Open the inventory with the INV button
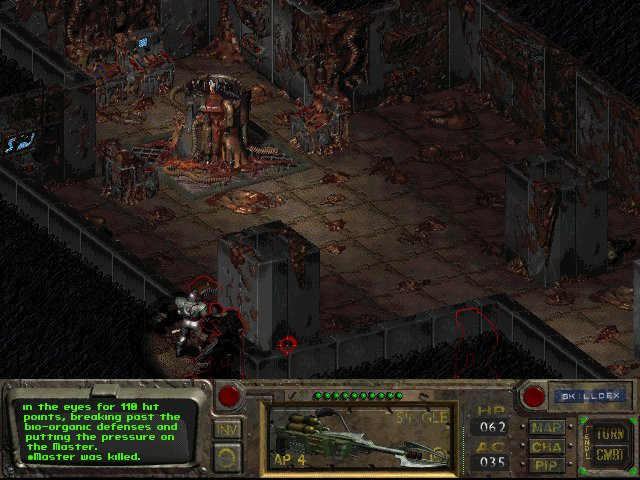 point(226,429)
